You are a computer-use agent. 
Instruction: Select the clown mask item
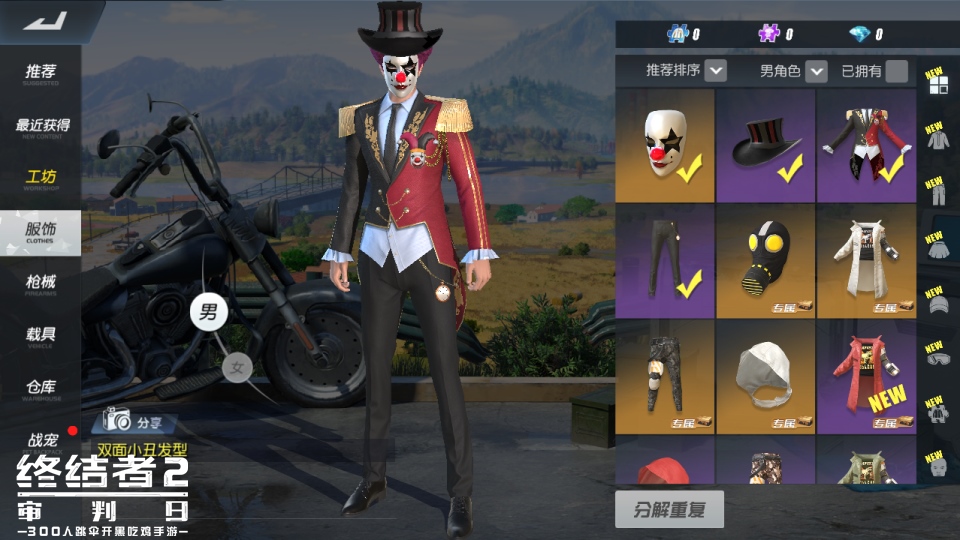[x=665, y=146]
